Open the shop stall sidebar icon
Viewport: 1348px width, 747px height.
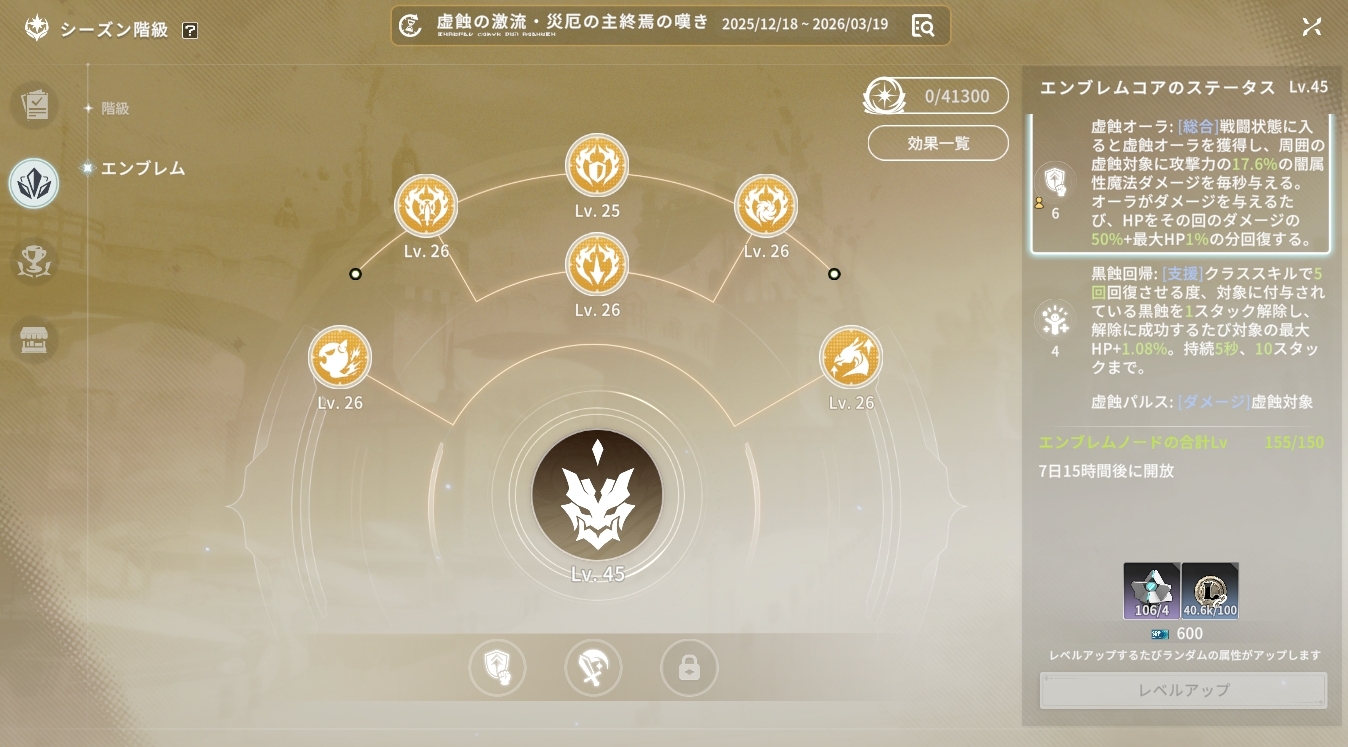pos(34,340)
